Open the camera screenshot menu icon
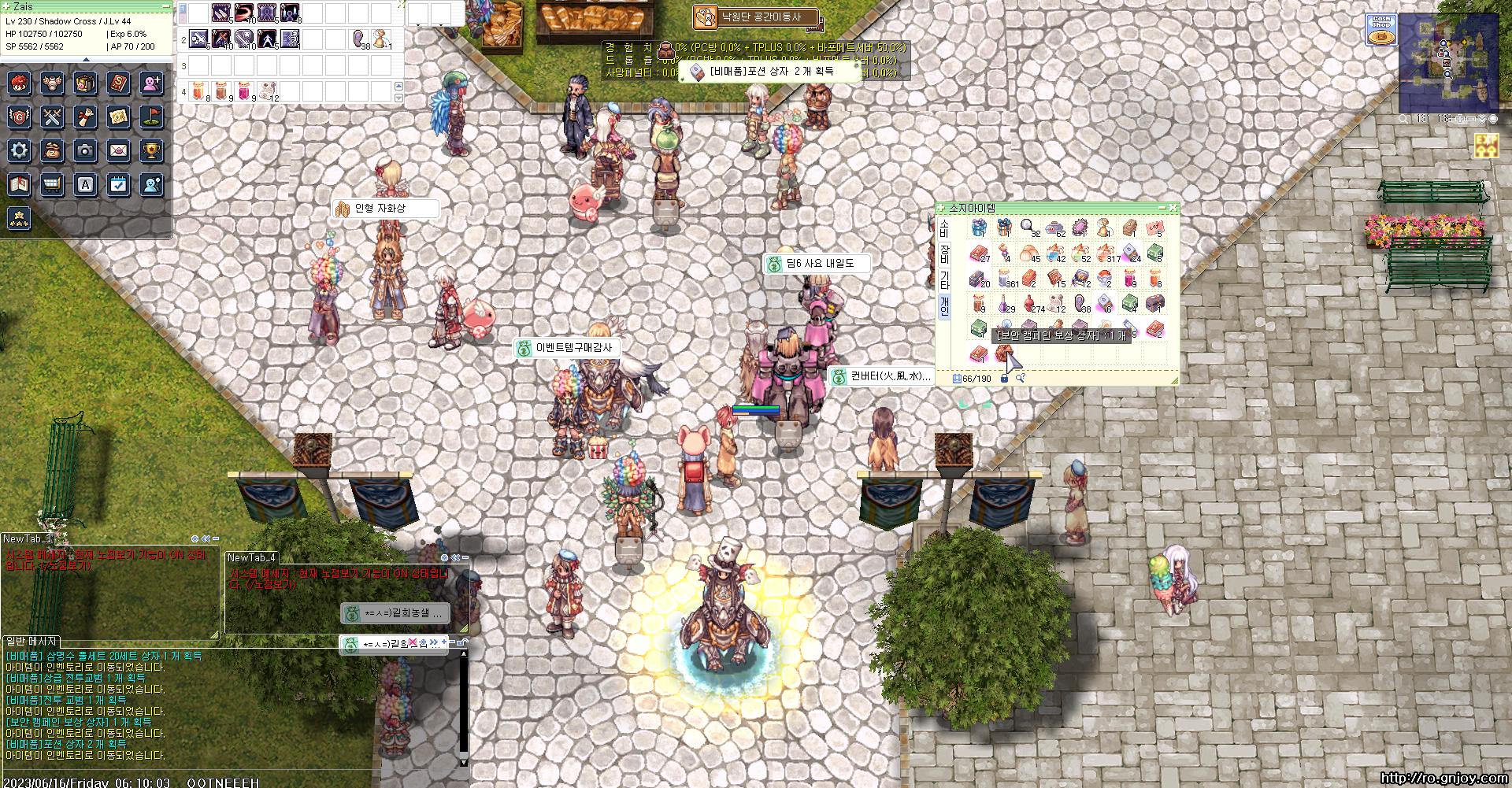This screenshot has height=788, width=1512. (x=86, y=150)
